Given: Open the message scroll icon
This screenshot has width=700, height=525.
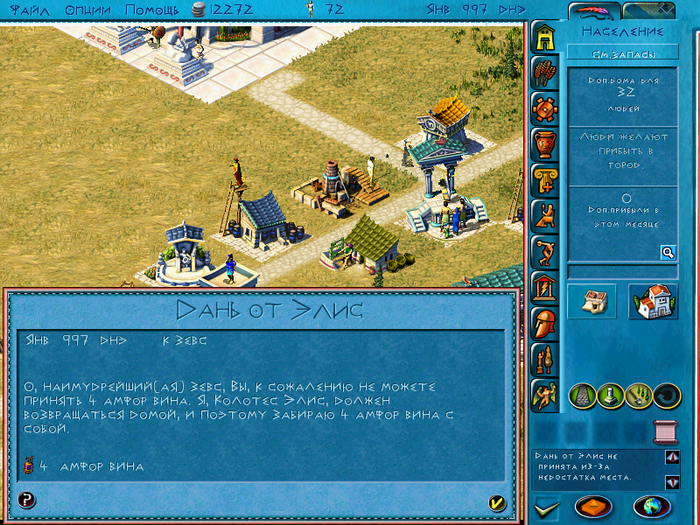Looking at the screenshot, I should click(x=664, y=432).
